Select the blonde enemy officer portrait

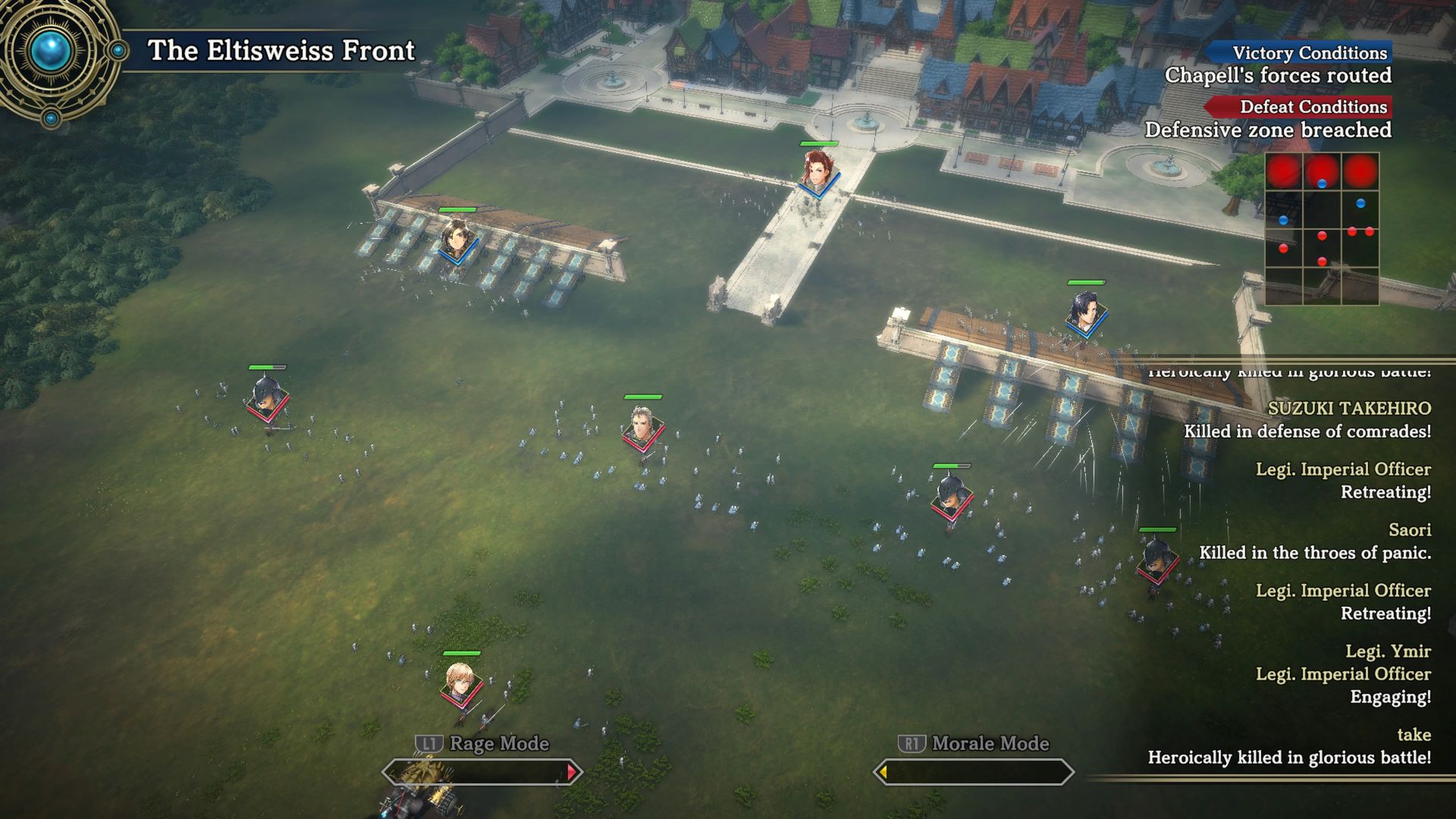pyautogui.click(x=460, y=682)
